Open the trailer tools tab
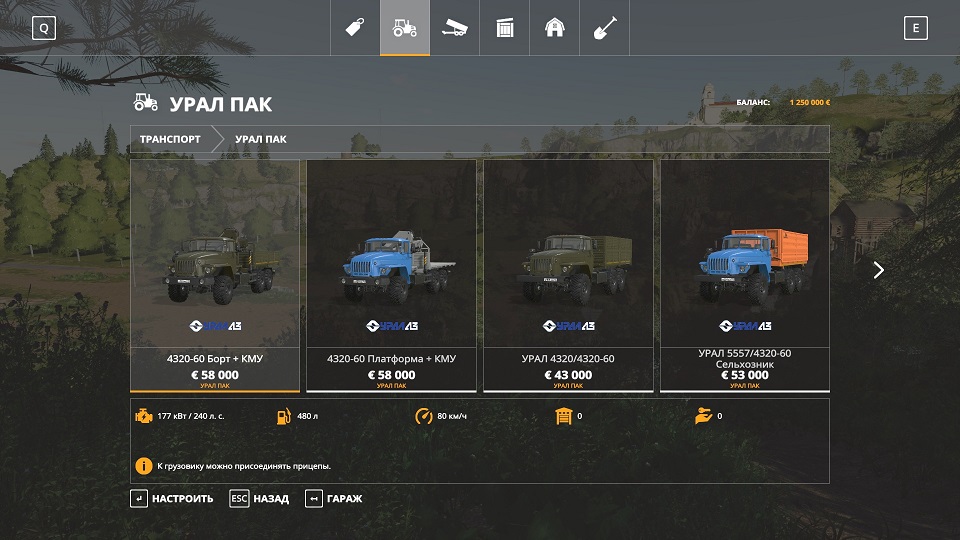 click(x=455, y=28)
